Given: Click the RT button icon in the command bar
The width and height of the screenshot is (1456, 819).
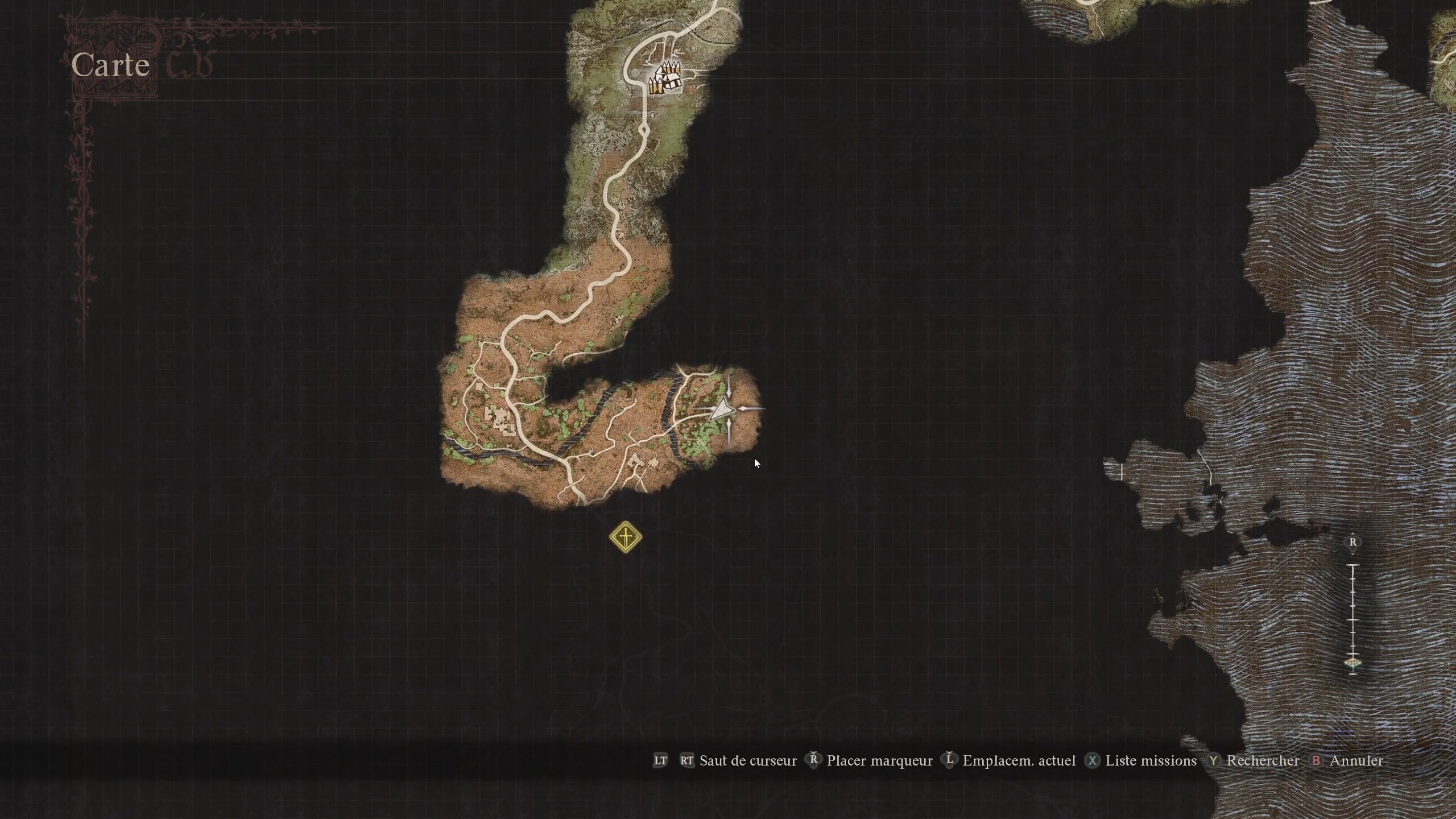Looking at the screenshot, I should point(687,761).
